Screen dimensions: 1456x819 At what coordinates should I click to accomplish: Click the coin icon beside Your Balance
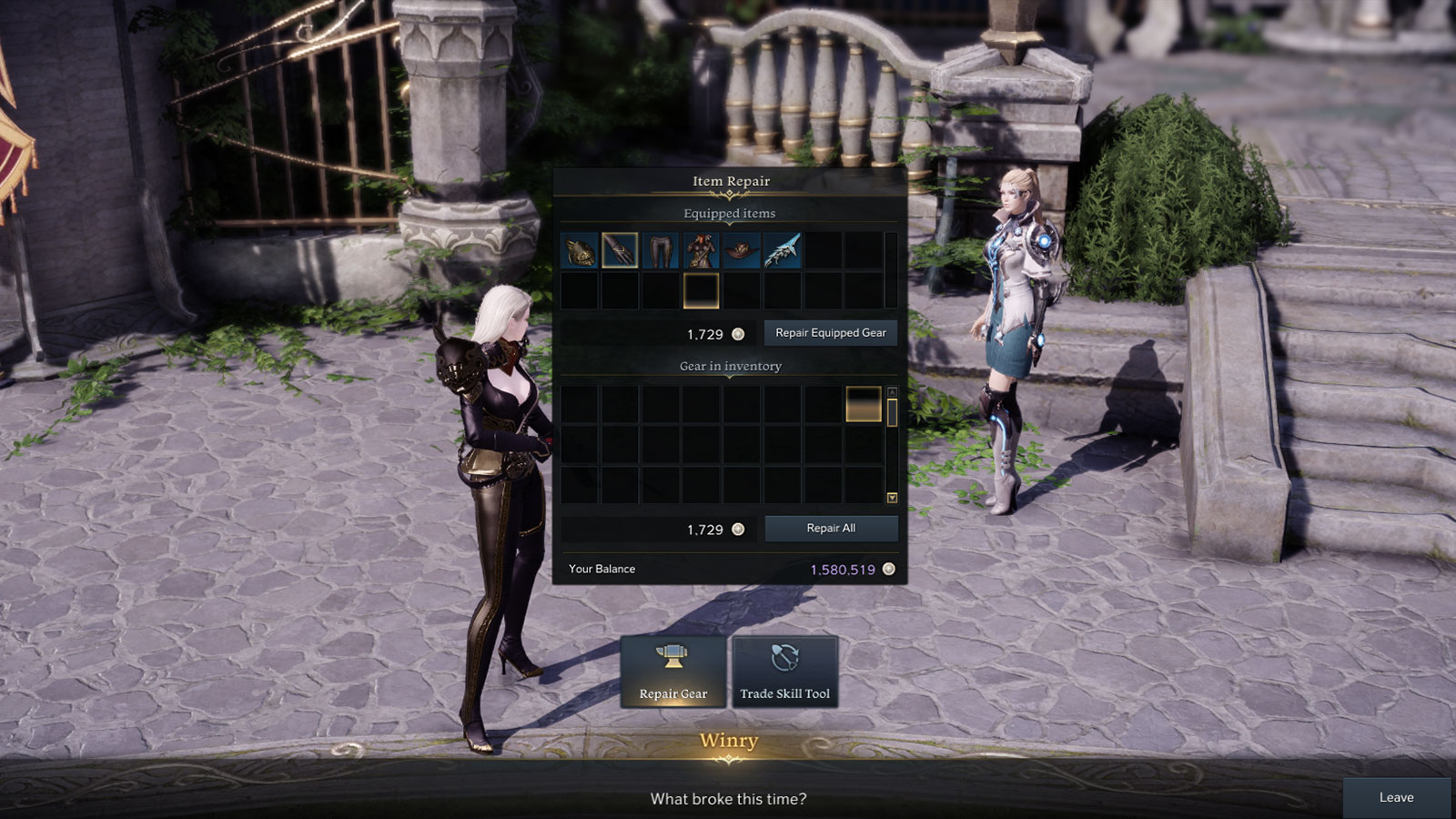(x=887, y=569)
